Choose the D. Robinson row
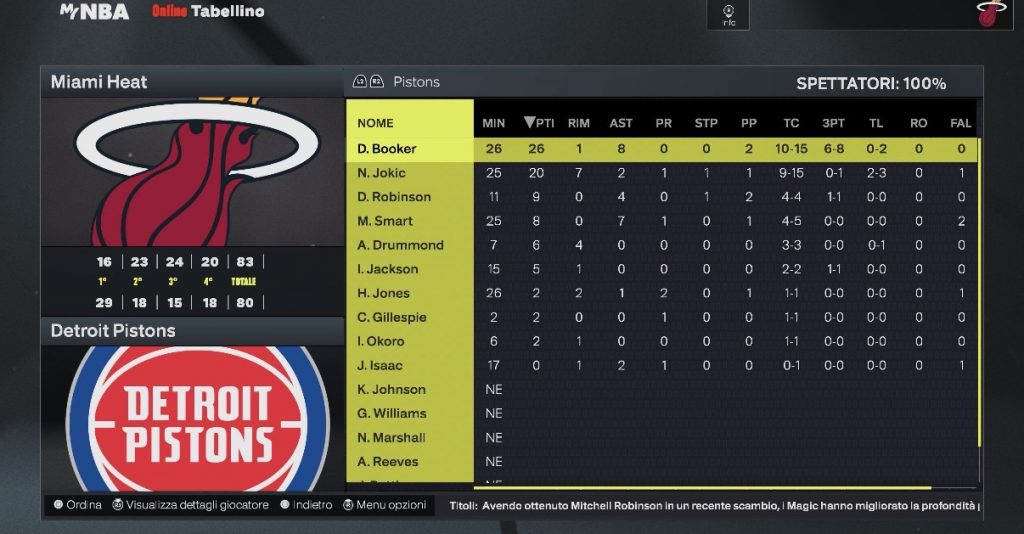Screen dimensions: 1024x534 (394, 197)
